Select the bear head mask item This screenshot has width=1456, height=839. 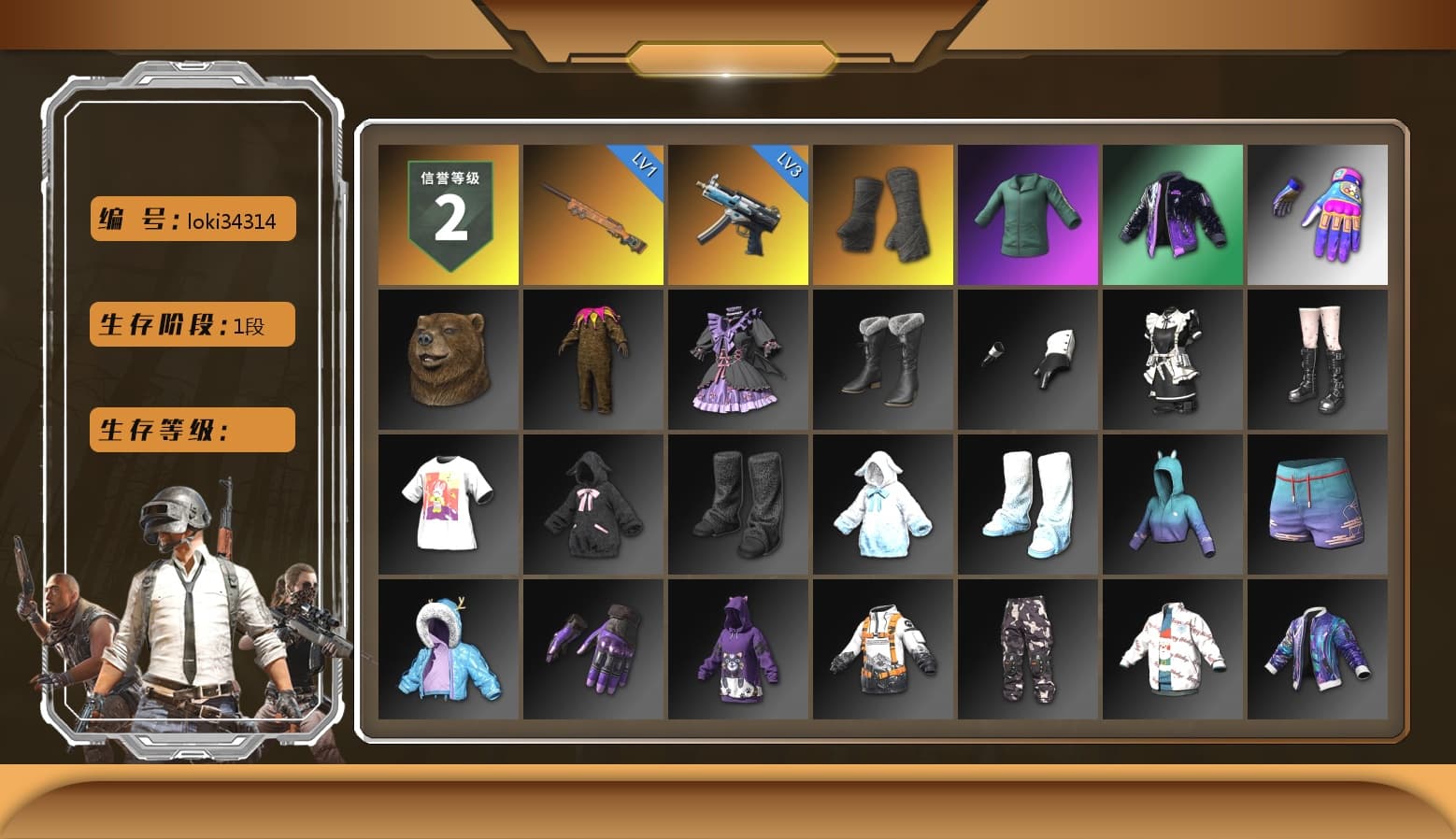point(449,360)
